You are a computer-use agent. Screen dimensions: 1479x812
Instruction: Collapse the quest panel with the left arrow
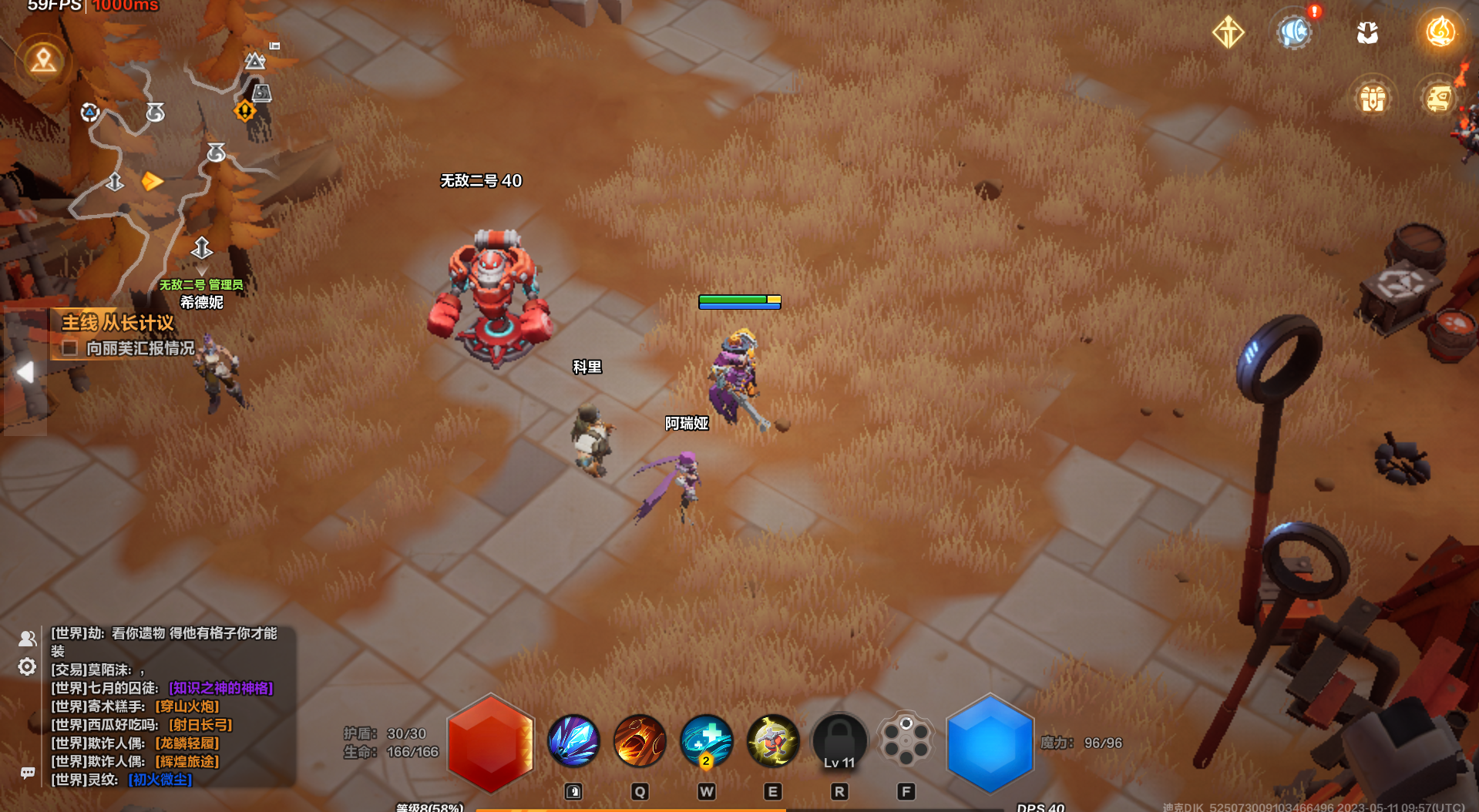(25, 373)
